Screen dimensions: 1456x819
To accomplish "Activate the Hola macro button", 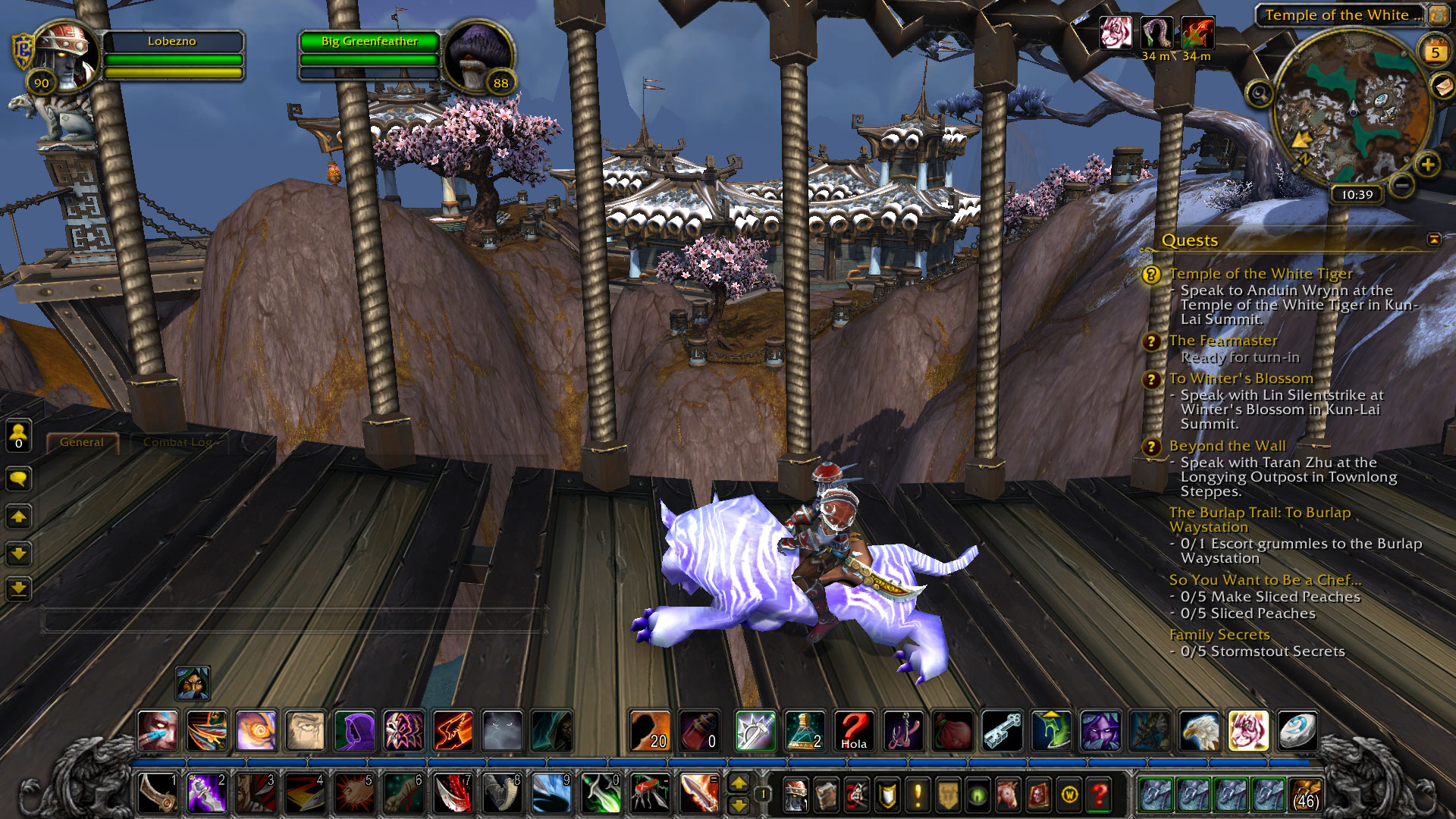I will pos(854,731).
